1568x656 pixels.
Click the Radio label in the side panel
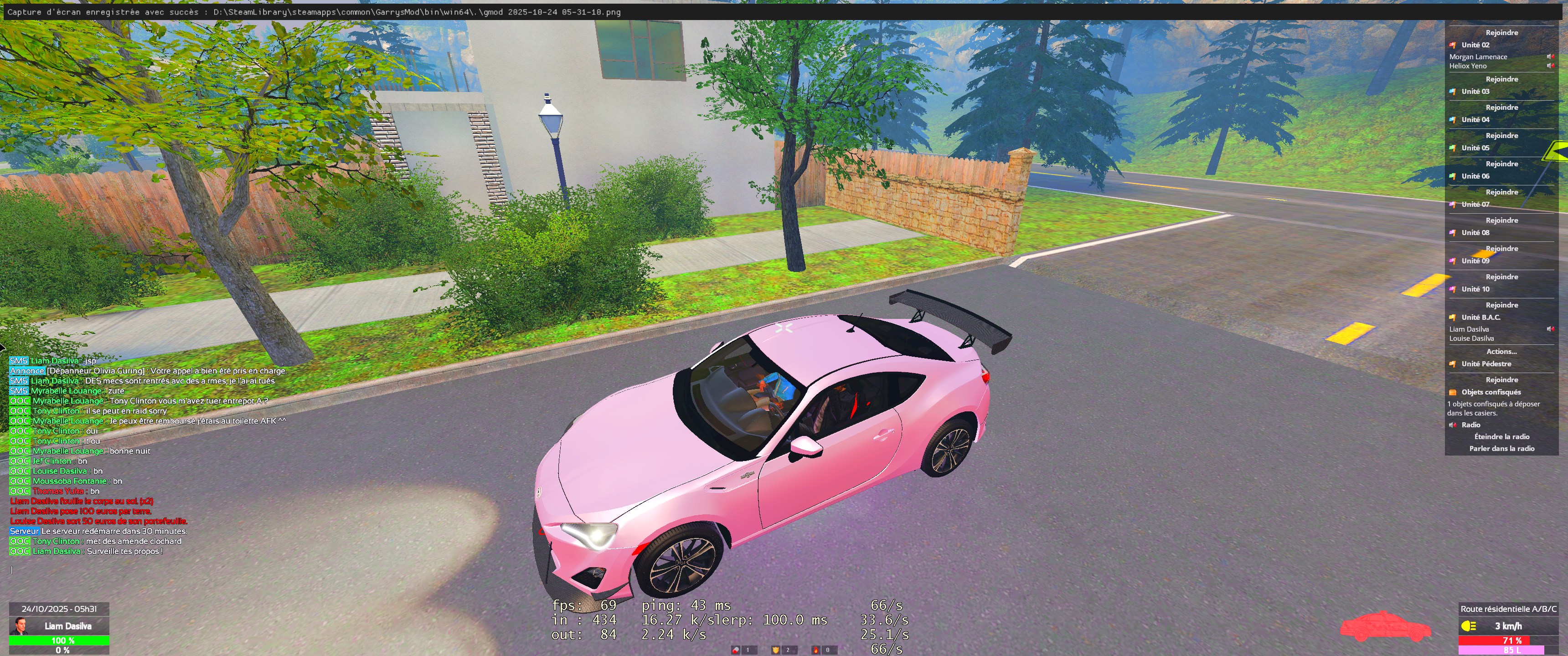(1470, 425)
